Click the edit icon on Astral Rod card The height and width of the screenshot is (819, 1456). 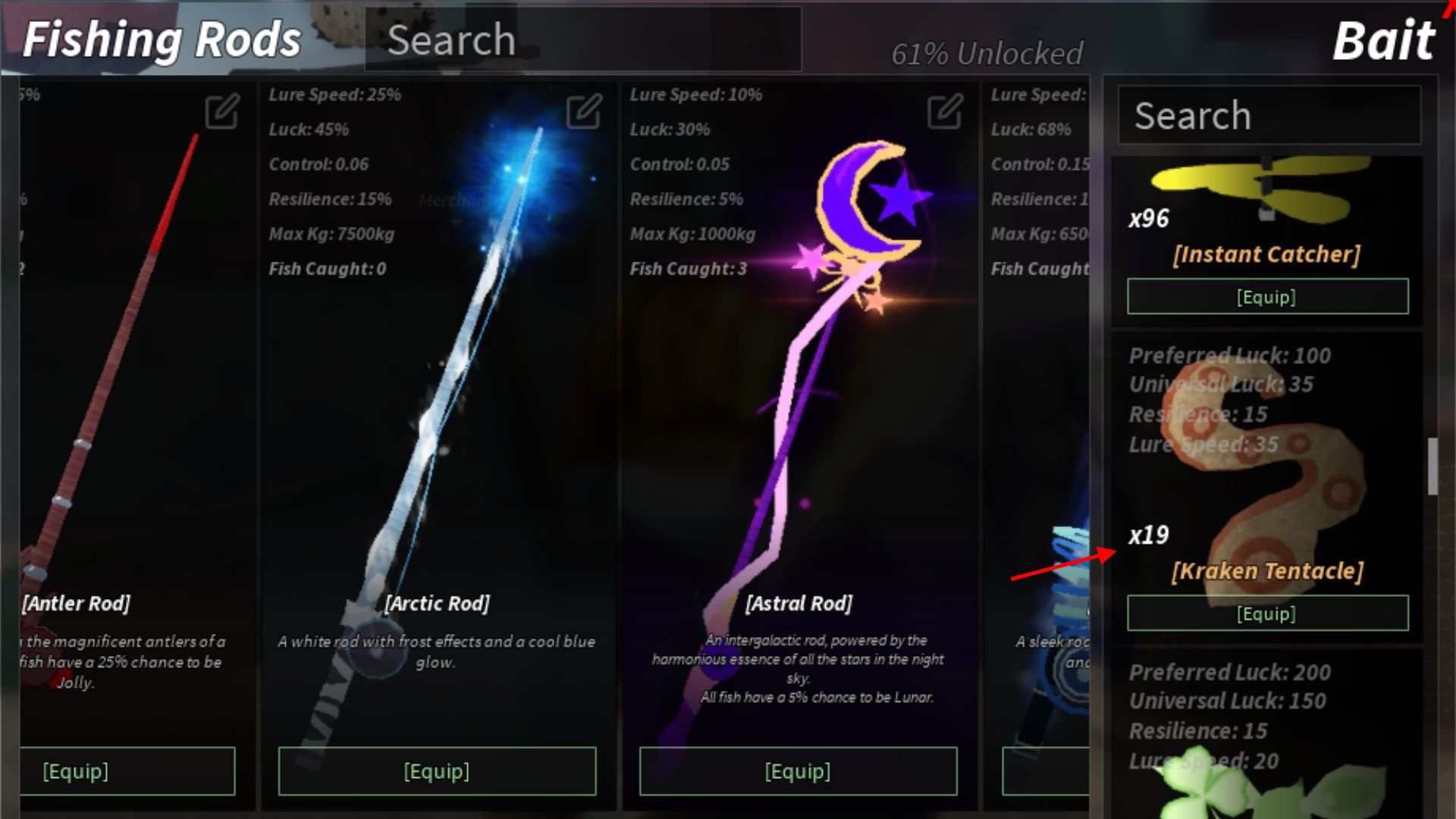[945, 111]
